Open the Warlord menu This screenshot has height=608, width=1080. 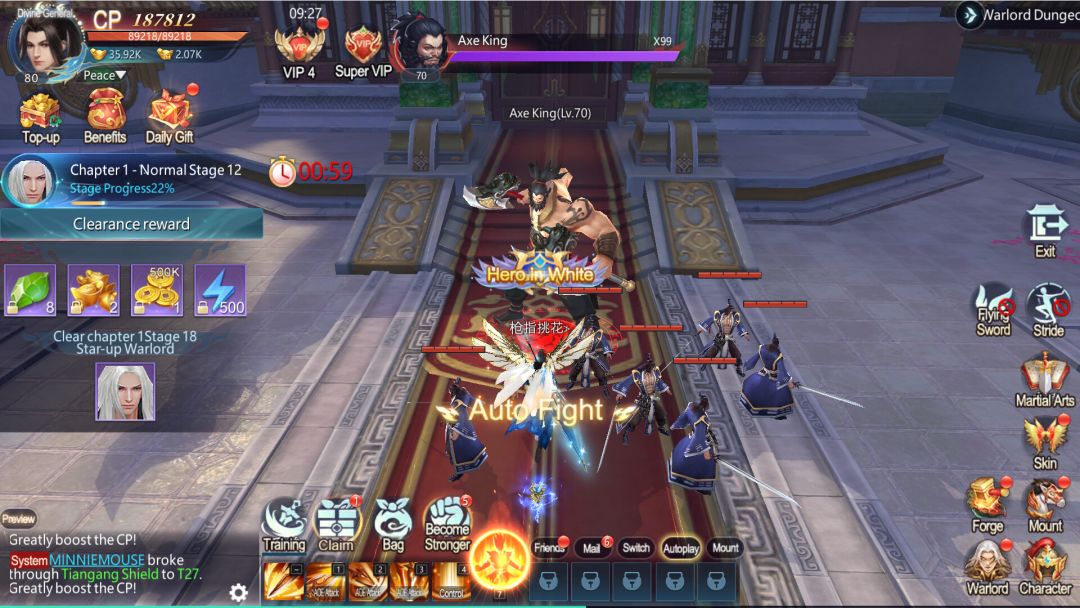point(987,568)
